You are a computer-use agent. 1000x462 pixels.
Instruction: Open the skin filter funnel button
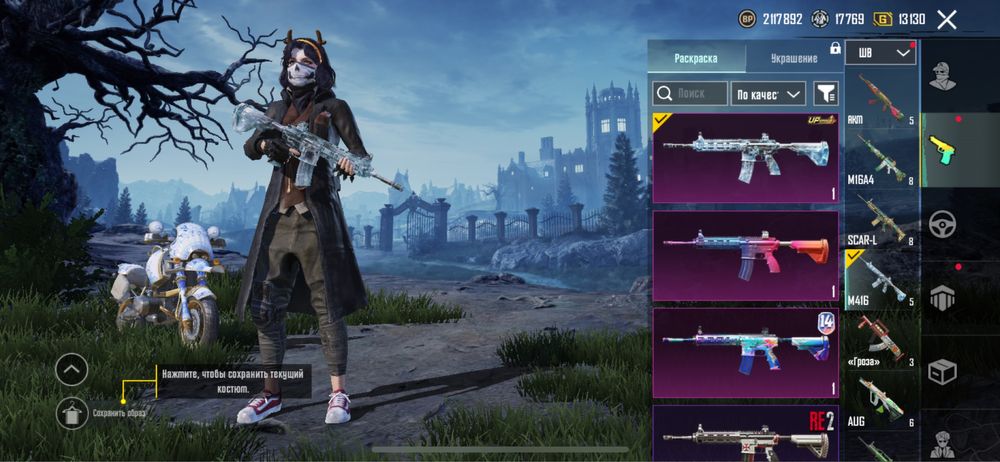coord(826,94)
